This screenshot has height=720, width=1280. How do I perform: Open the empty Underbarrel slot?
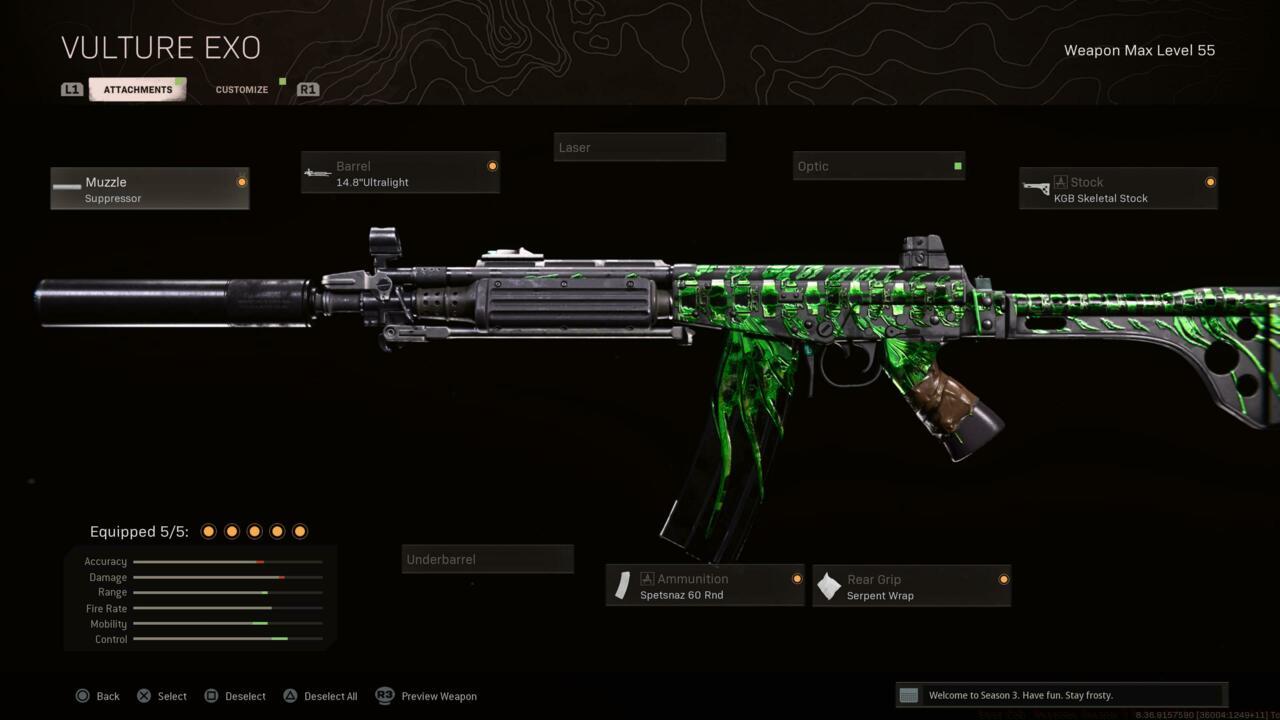click(x=488, y=559)
